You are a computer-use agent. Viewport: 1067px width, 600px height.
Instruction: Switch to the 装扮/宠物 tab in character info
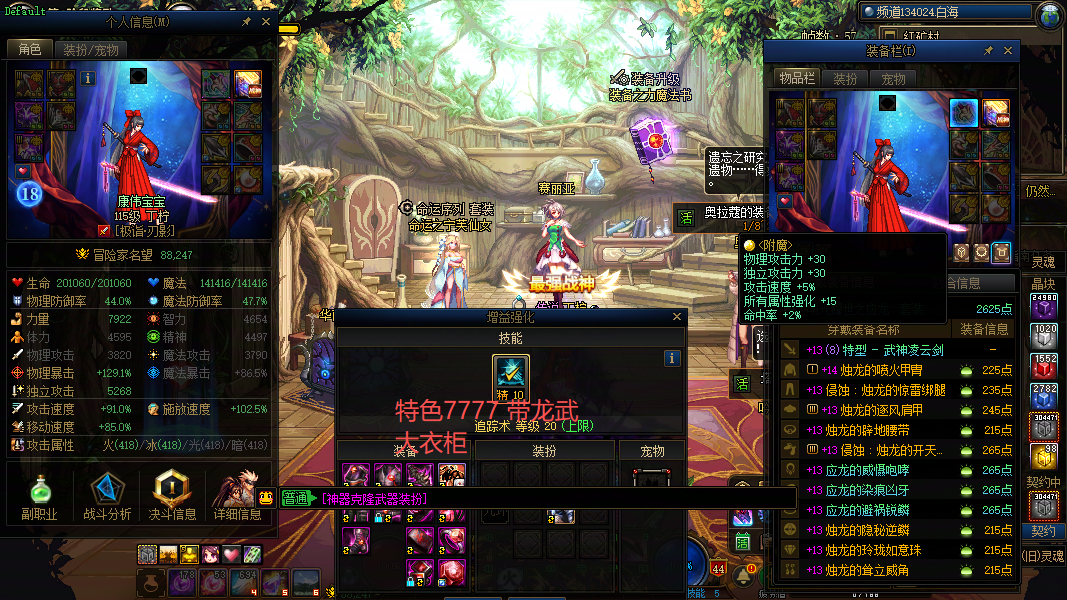(90, 49)
